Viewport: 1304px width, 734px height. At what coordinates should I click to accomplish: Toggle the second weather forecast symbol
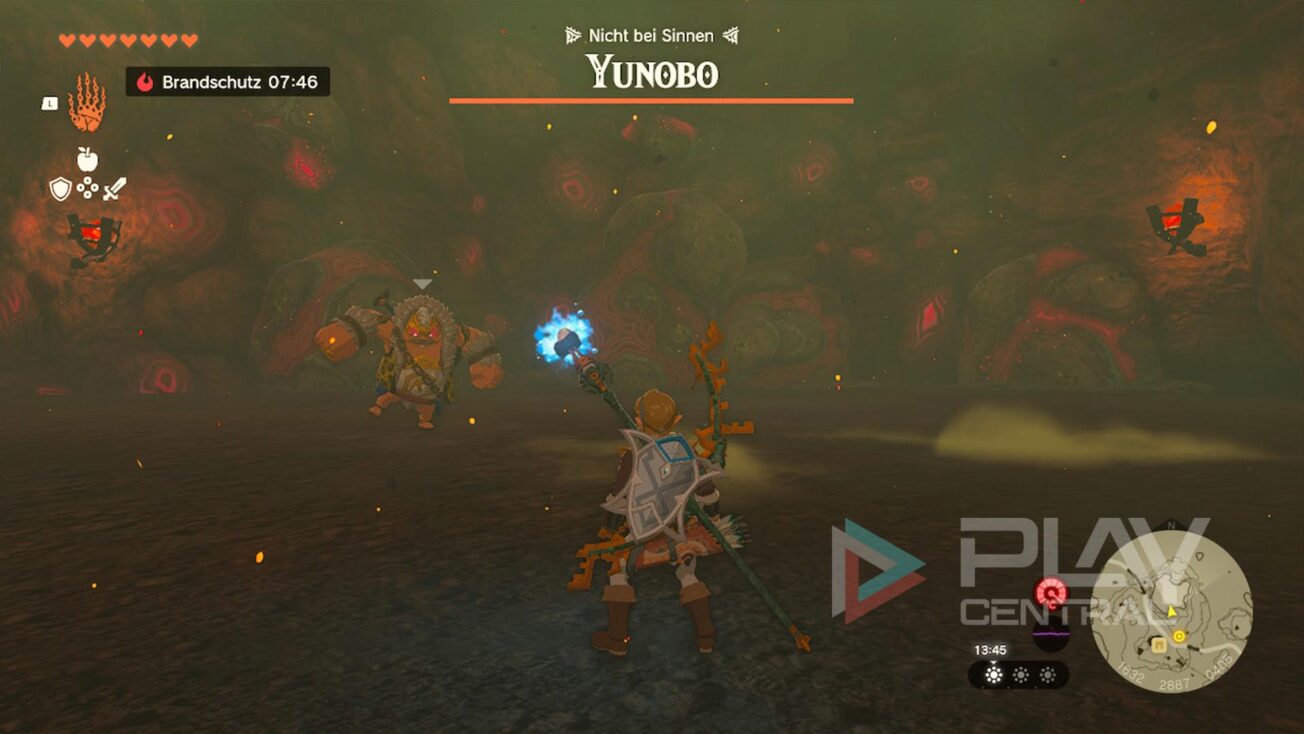[x=1020, y=674]
